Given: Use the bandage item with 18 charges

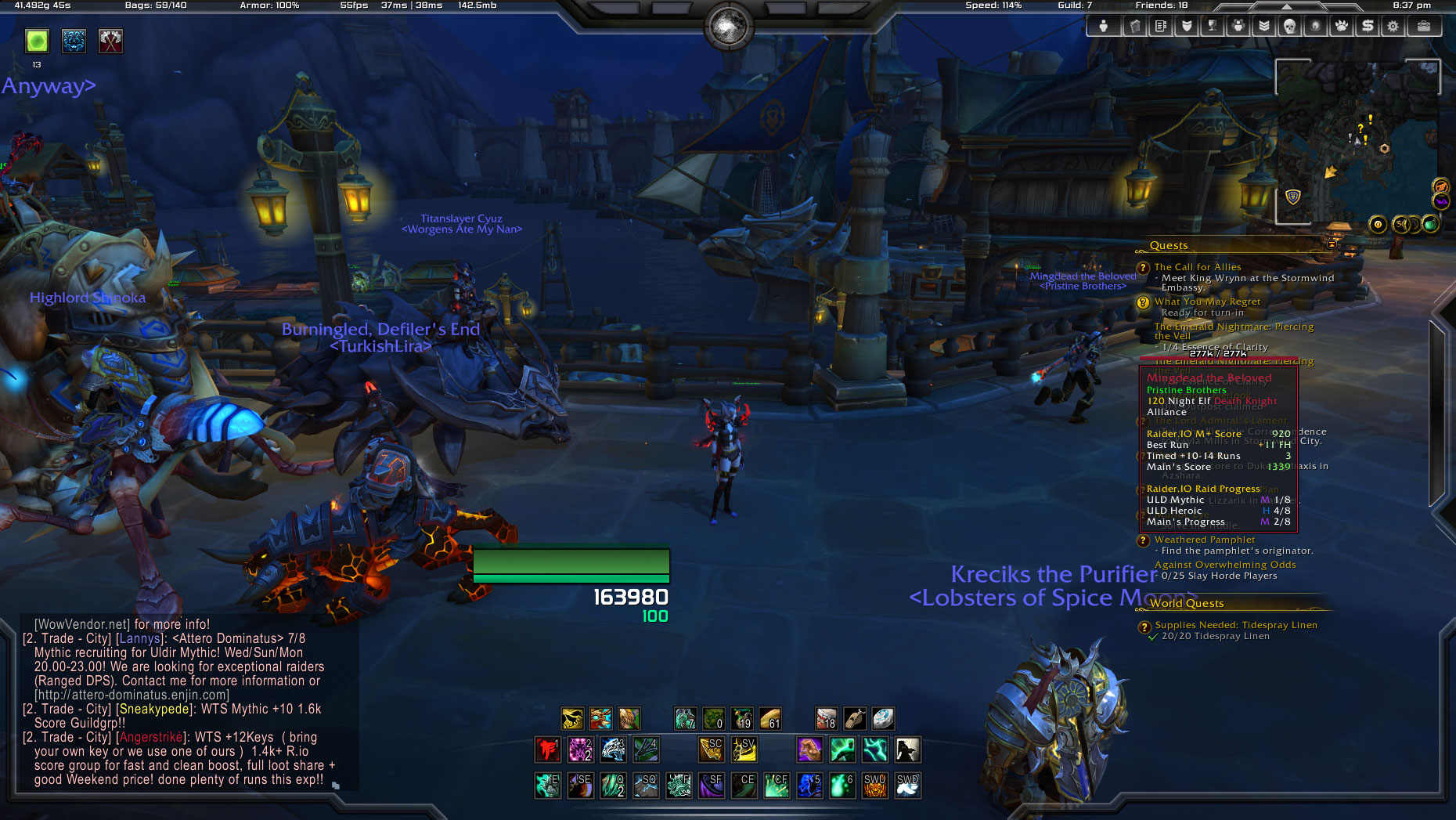Looking at the screenshot, I should (x=827, y=718).
